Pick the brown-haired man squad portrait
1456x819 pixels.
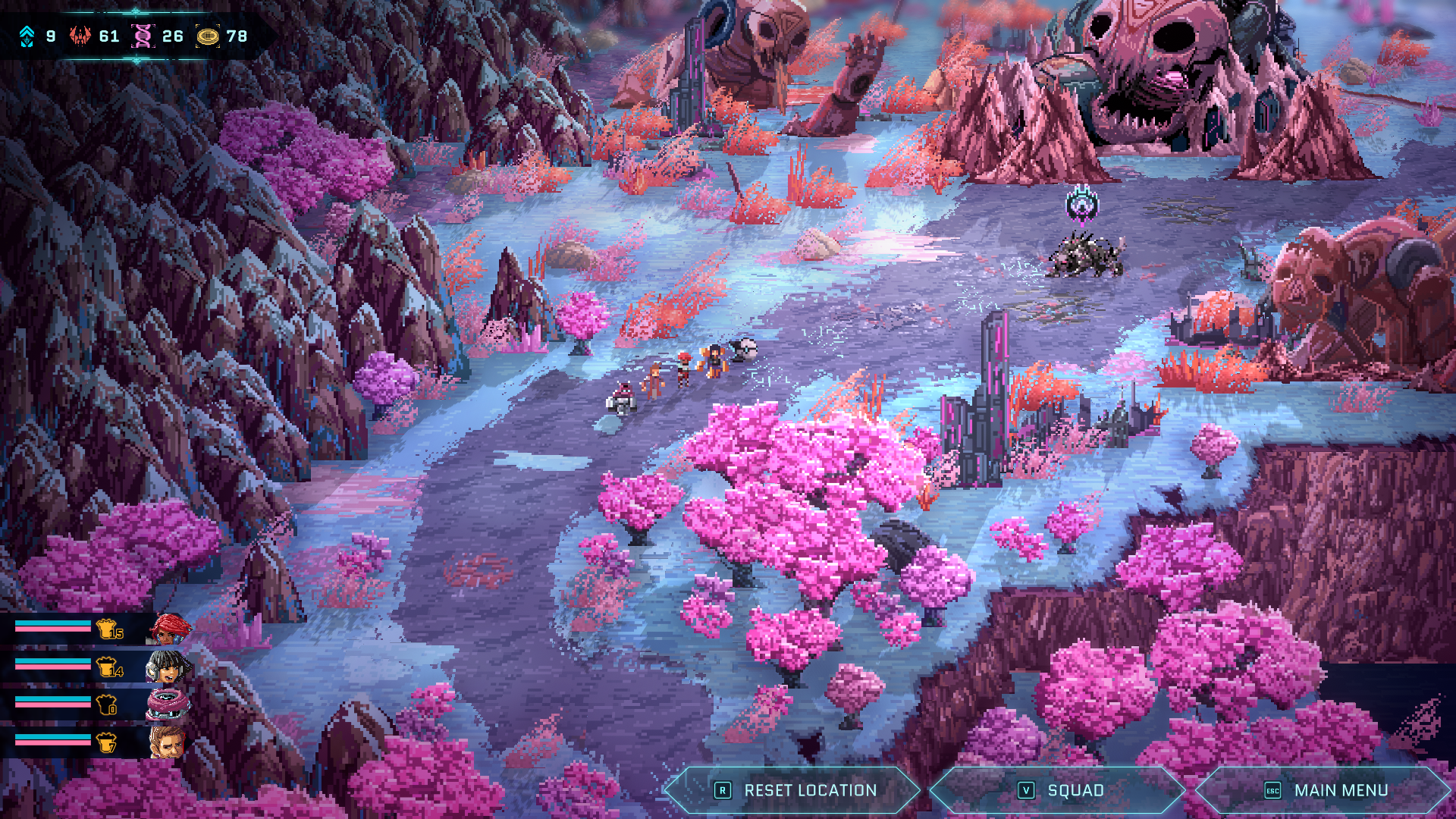[x=168, y=742]
